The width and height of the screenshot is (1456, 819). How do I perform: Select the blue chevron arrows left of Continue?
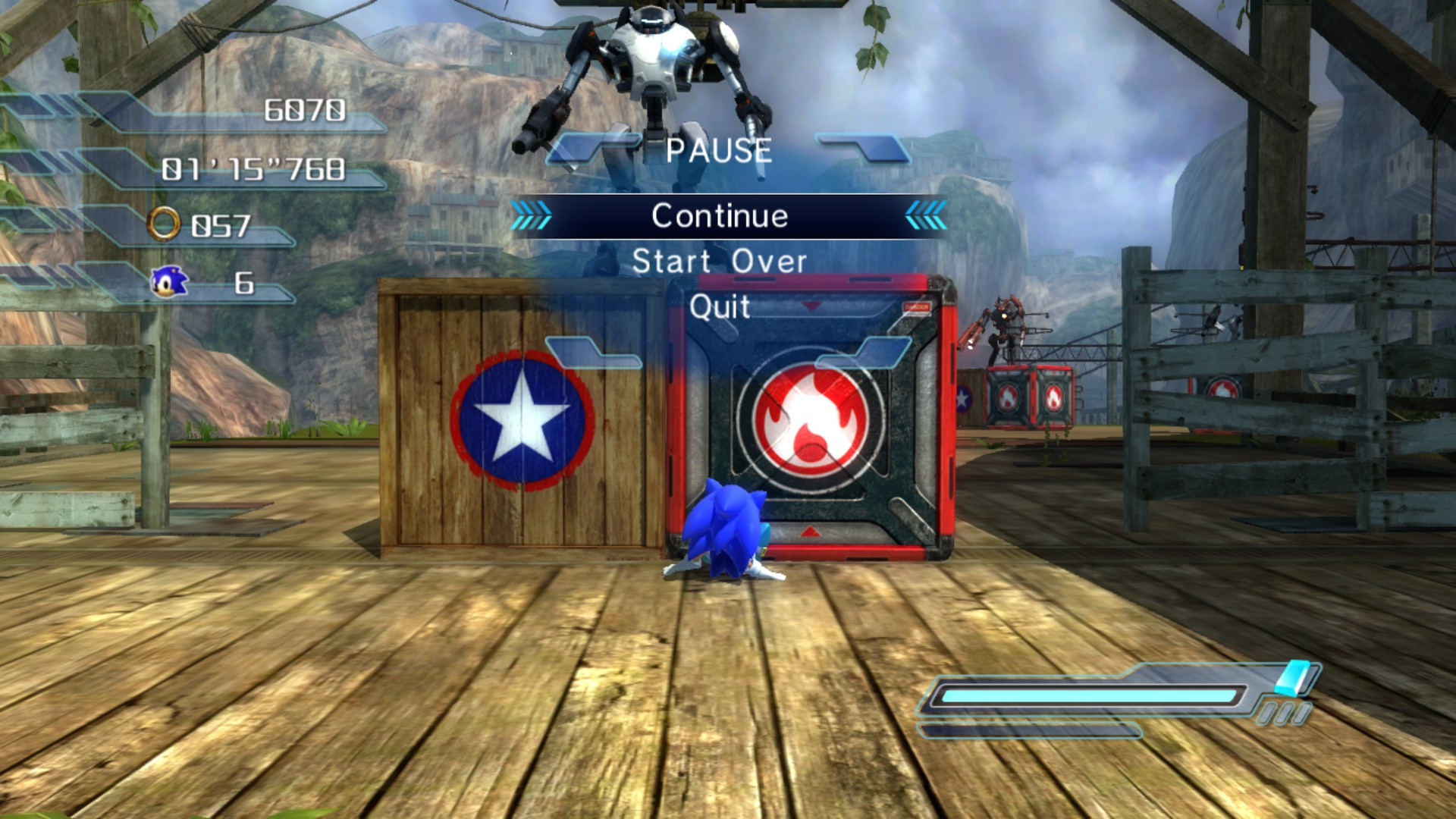pos(531,215)
